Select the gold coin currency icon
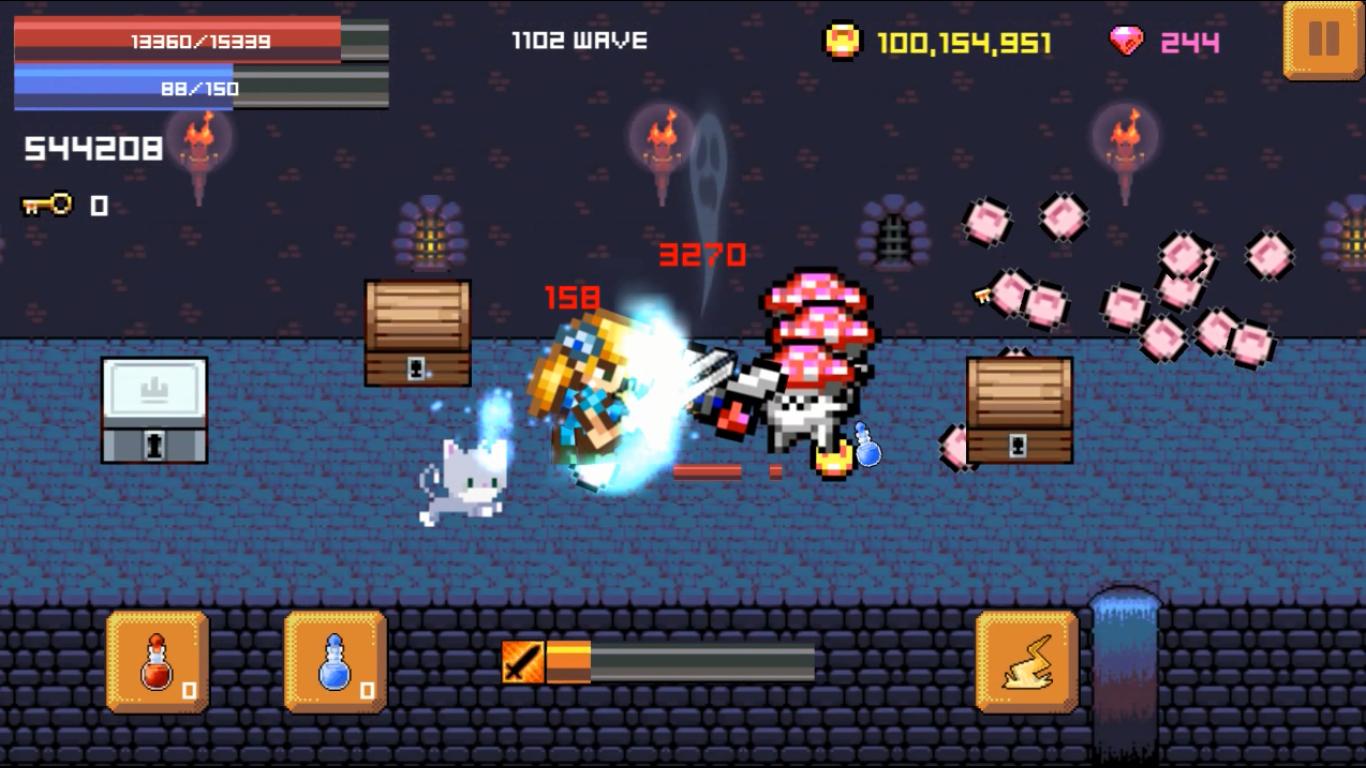 (x=842, y=38)
